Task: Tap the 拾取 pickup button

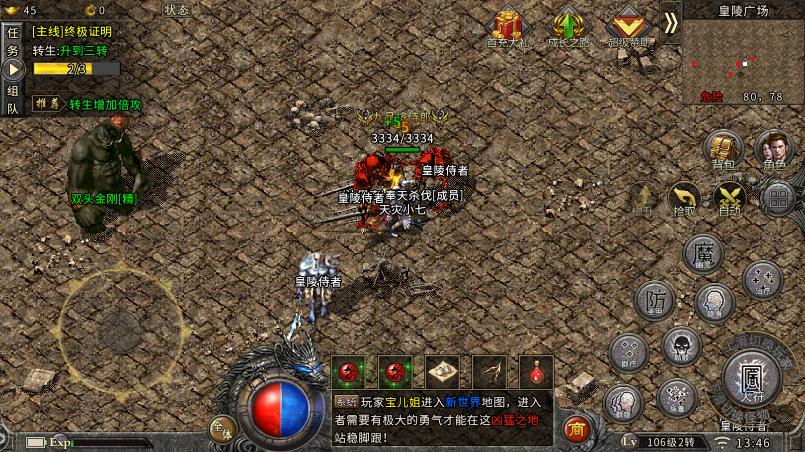Action: [x=685, y=197]
